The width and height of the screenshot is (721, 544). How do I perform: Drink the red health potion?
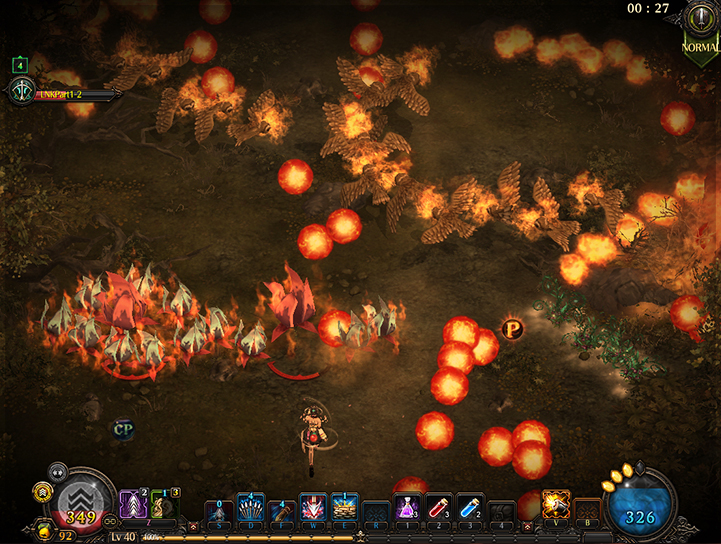tap(439, 506)
